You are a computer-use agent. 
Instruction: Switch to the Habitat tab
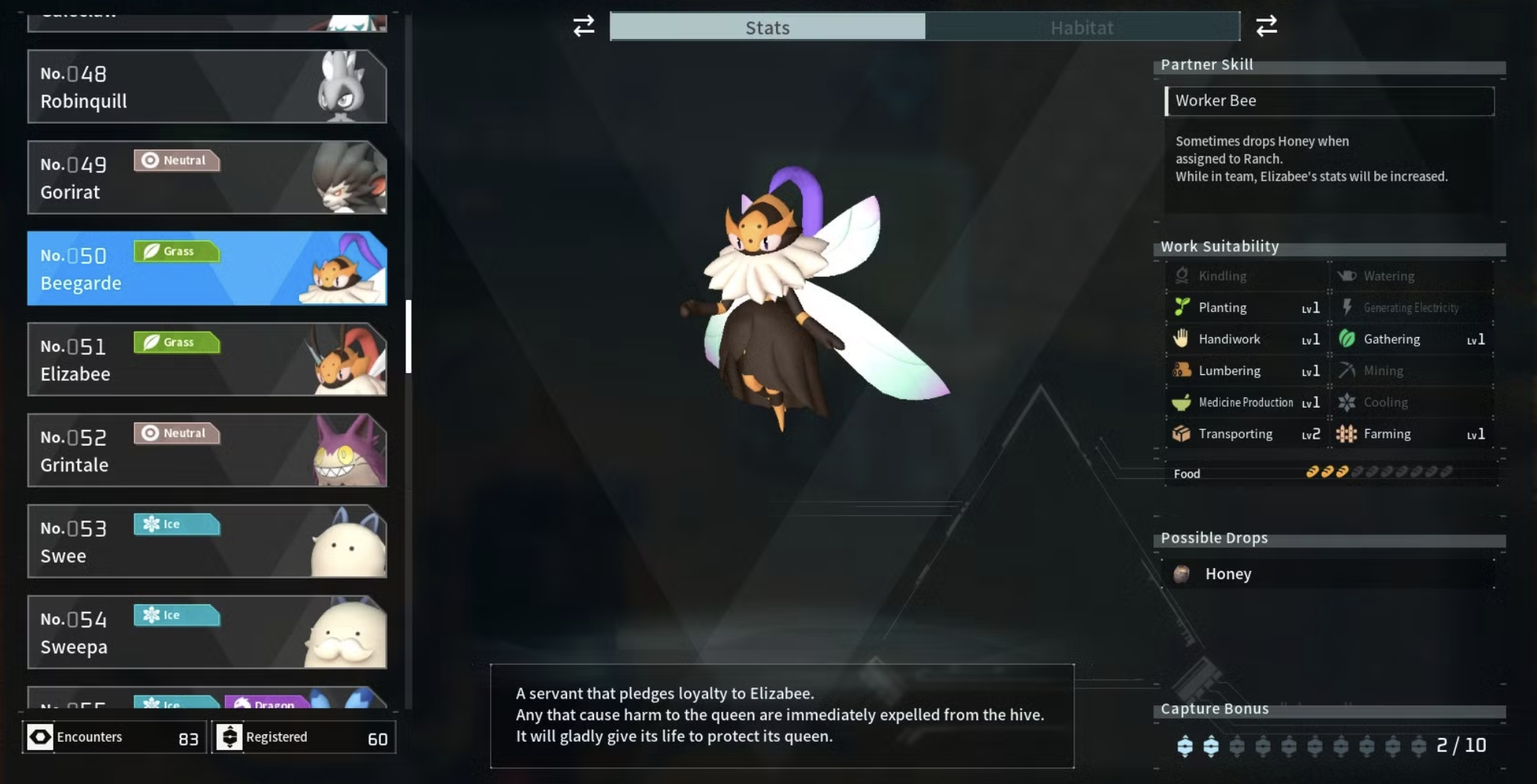[x=1082, y=27]
